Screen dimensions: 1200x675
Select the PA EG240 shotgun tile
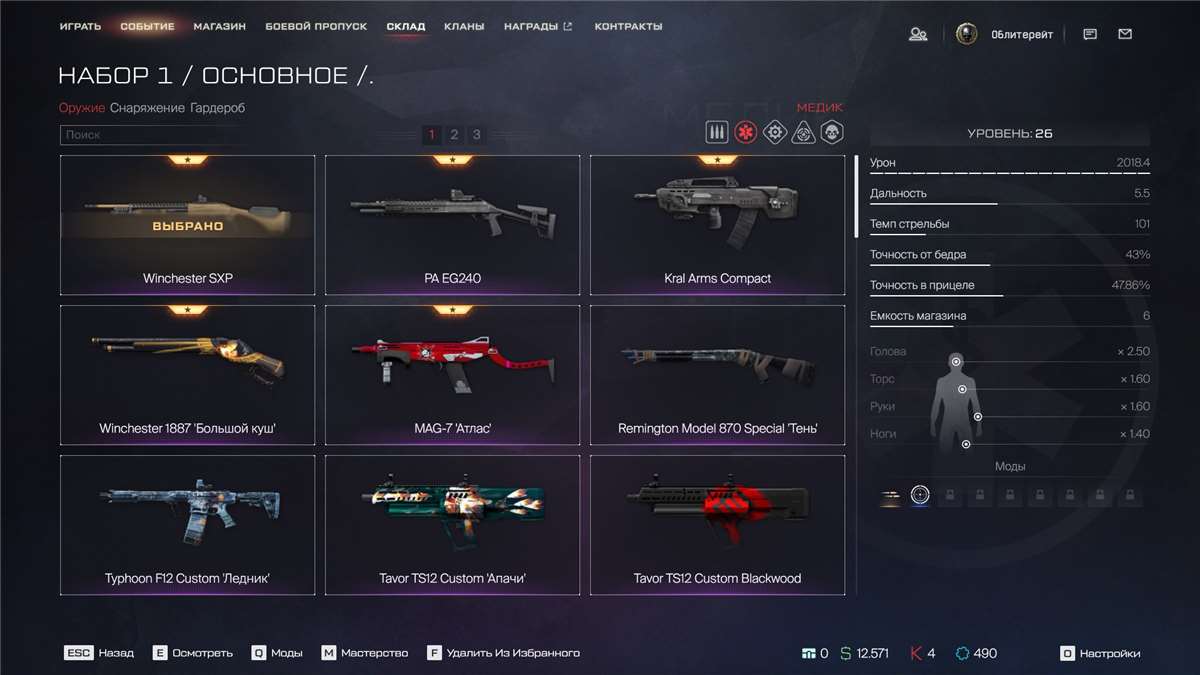click(452, 225)
